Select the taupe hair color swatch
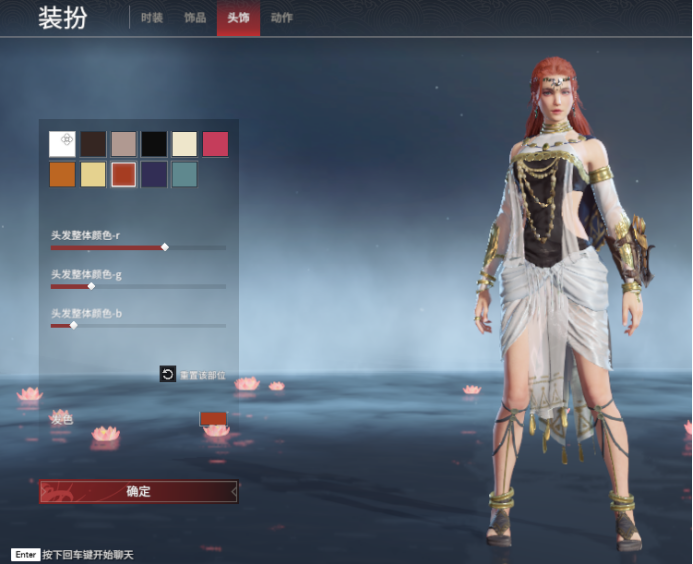The width and height of the screenshot is (693, 564). (124, 144)
